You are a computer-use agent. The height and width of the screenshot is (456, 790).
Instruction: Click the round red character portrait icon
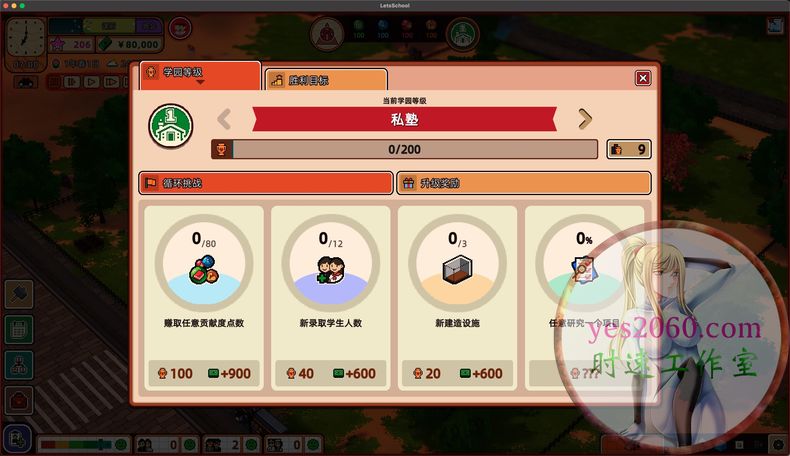pos(181,29)
